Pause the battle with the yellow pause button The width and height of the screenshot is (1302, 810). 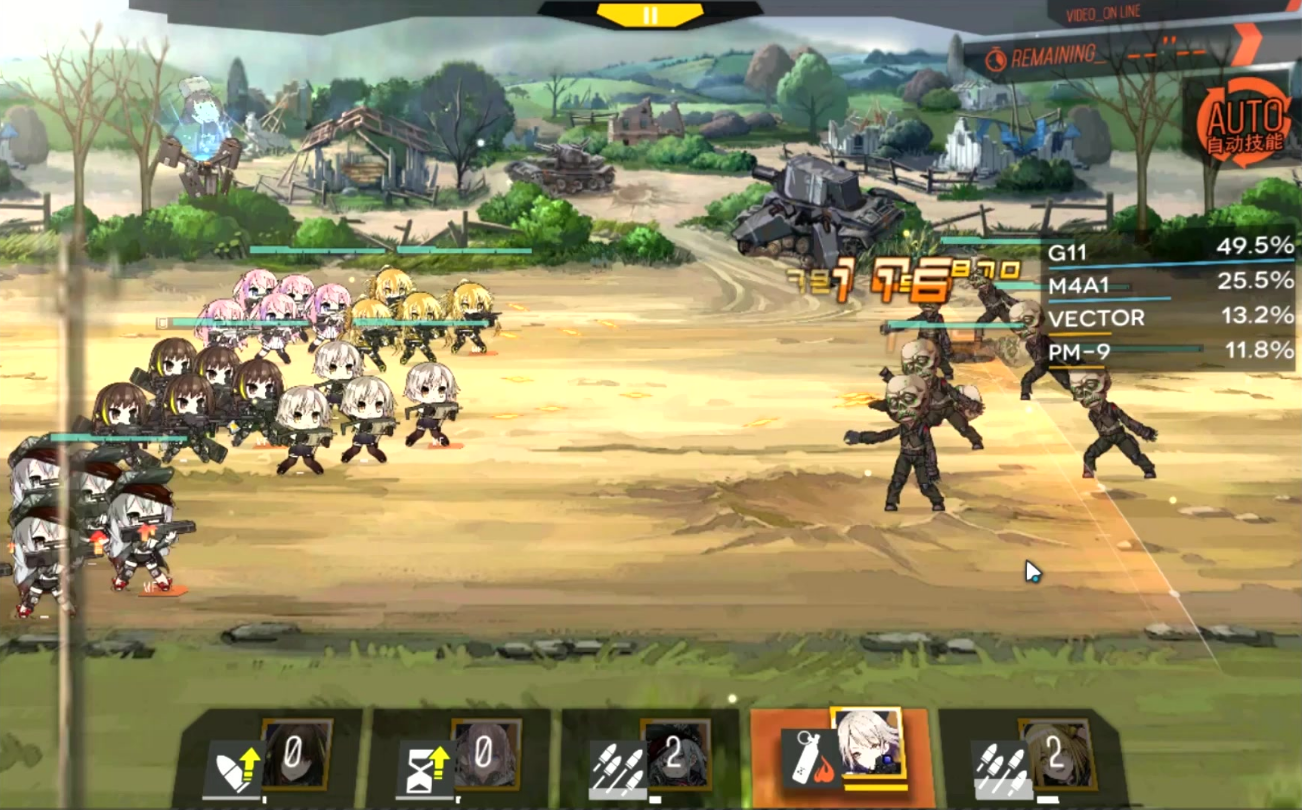650,15
